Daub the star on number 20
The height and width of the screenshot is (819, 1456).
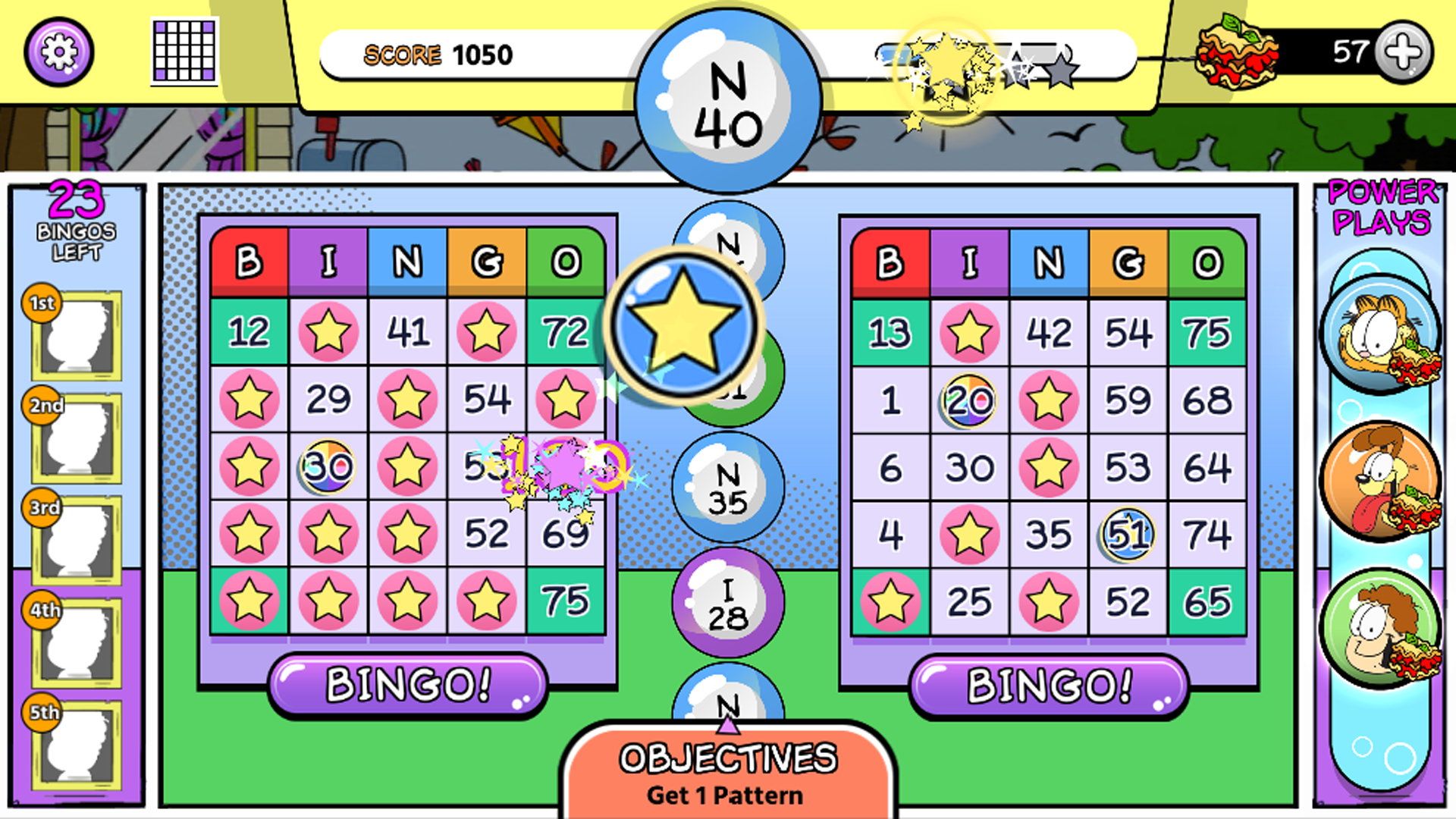click(x=968, y=400)
